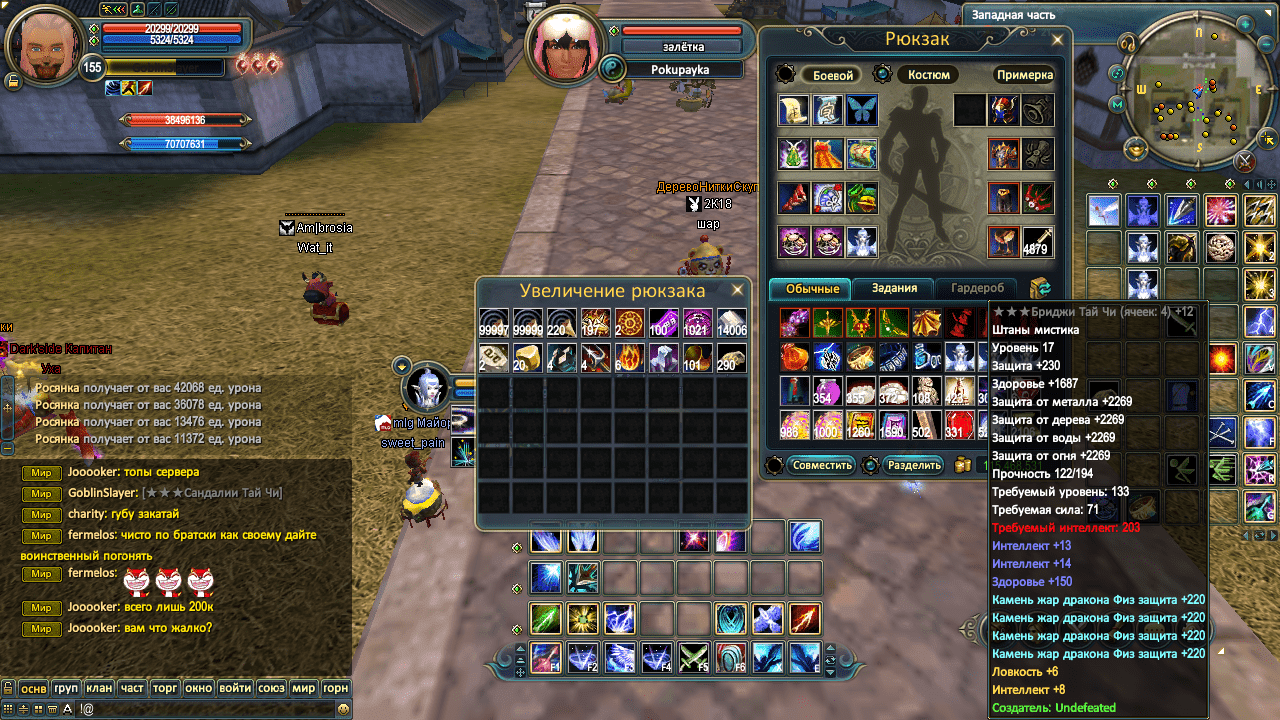Image resolution: width=1280 pixels, height=720 pixels.
Task: Close the Увеличение рюкзака window
Action: point(737,290)
